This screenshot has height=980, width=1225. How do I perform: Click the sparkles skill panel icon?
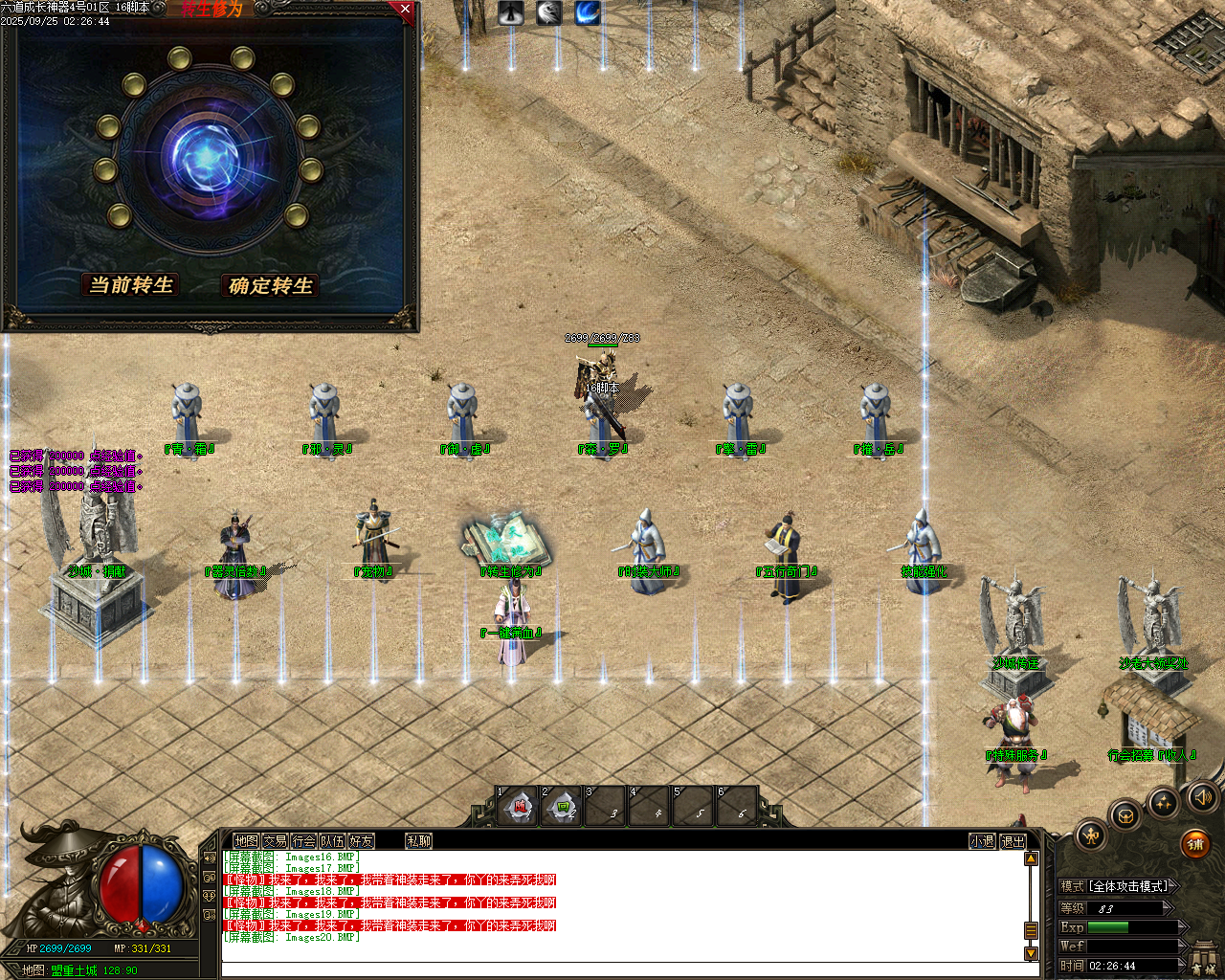coord(1163,804)
